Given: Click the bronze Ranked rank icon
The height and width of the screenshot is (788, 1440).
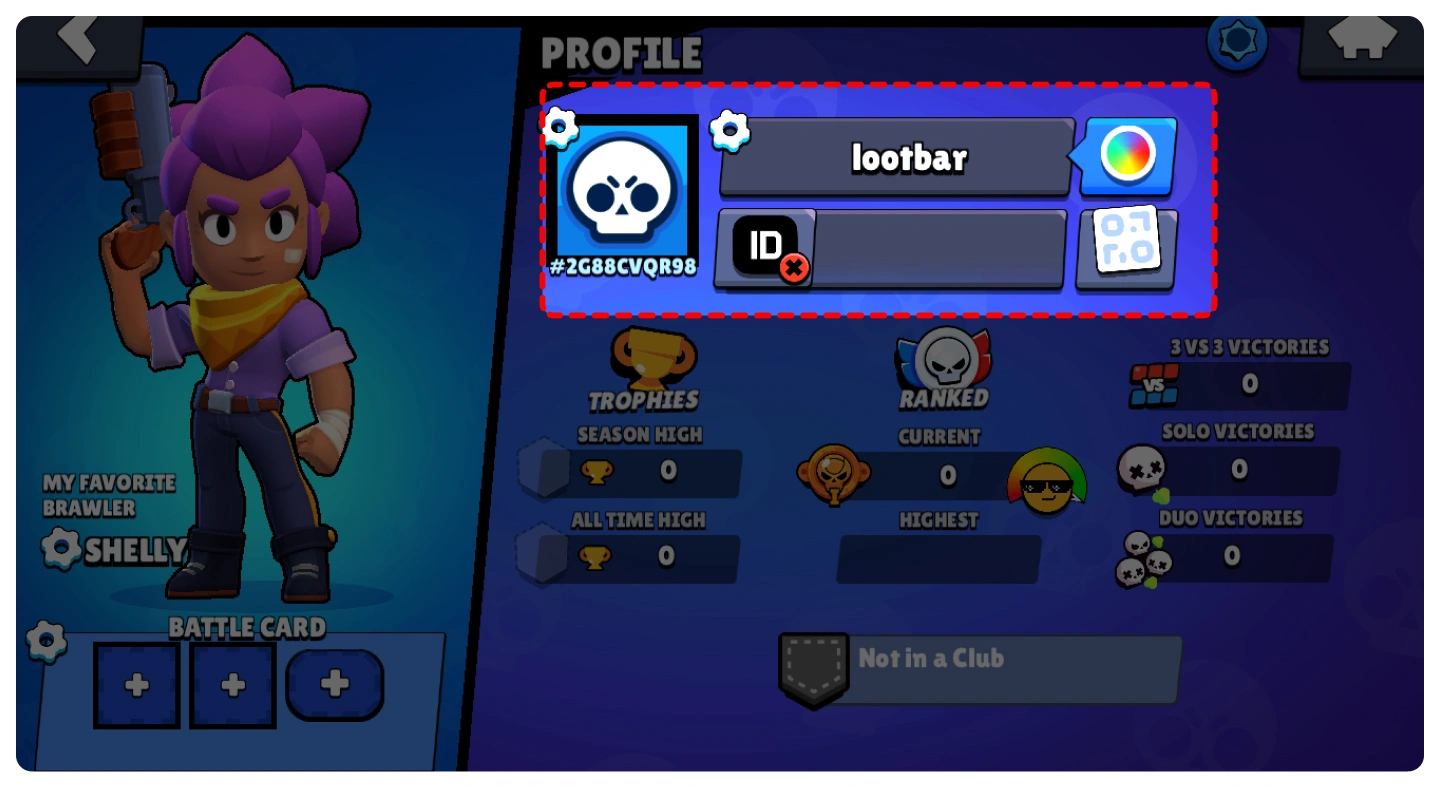Looking at the screenshot, I should pos(833,477).
